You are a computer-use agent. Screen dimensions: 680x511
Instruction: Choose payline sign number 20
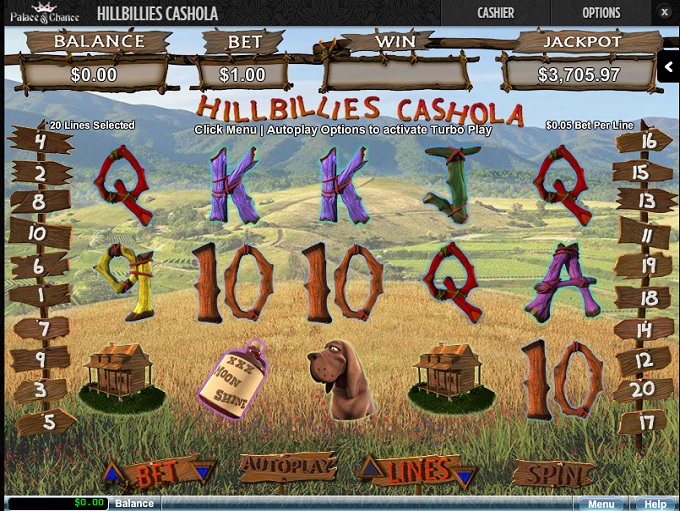[643, 389]
